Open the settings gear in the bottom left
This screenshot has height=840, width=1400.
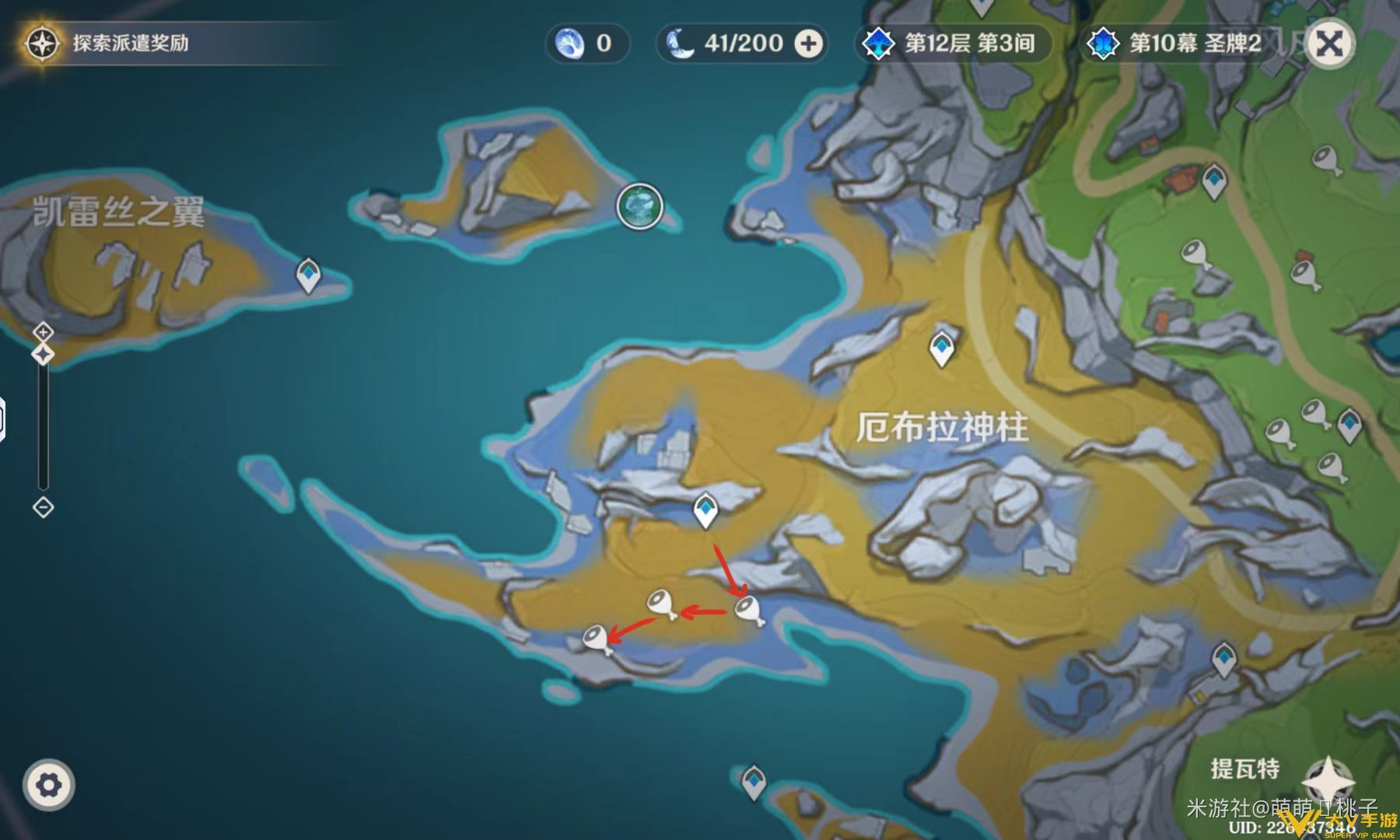(x=49, y=786)
